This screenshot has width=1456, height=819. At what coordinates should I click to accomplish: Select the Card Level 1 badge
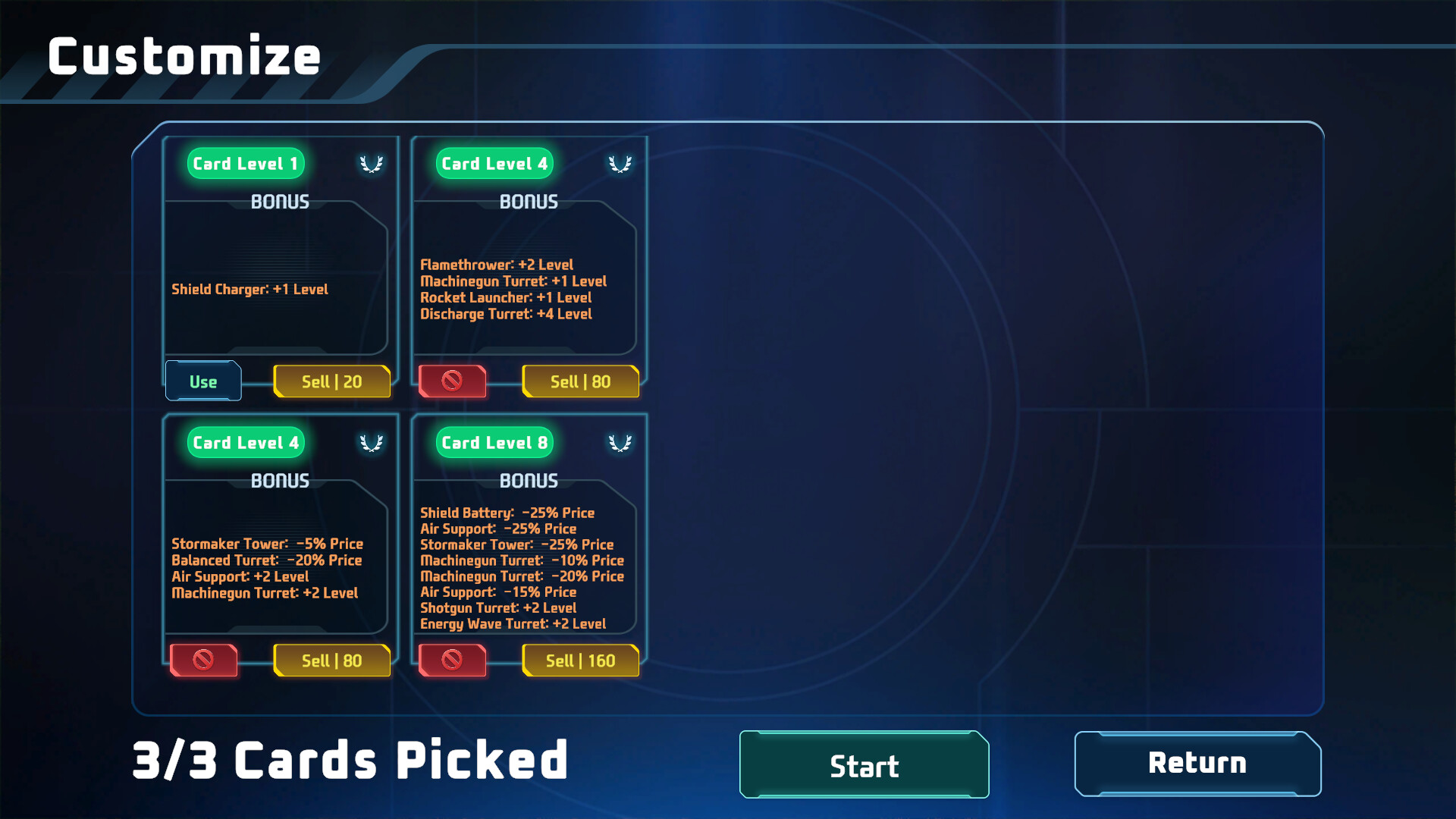pyautogui.click(x=245, y=163)
